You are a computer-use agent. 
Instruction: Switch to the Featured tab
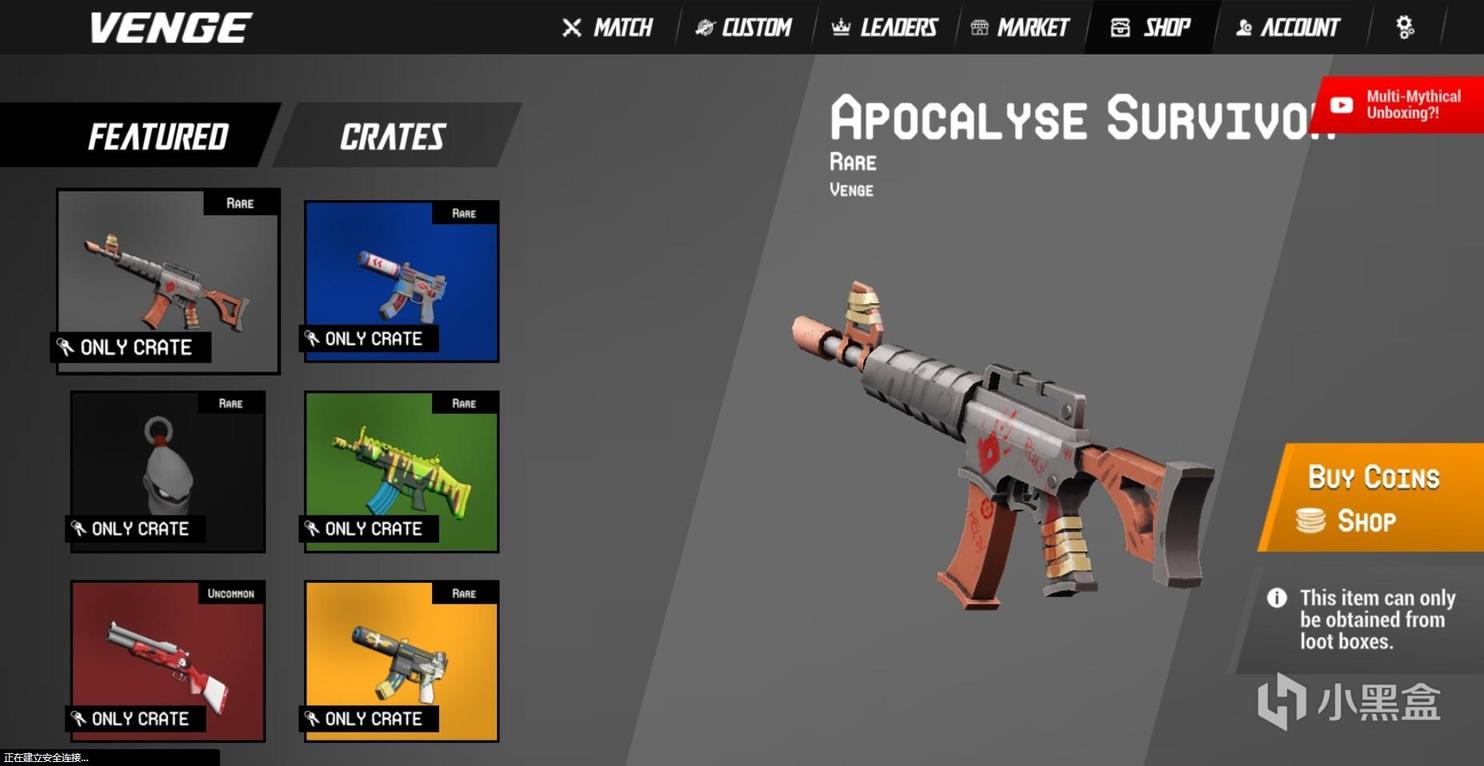click(x=158, y=136)
